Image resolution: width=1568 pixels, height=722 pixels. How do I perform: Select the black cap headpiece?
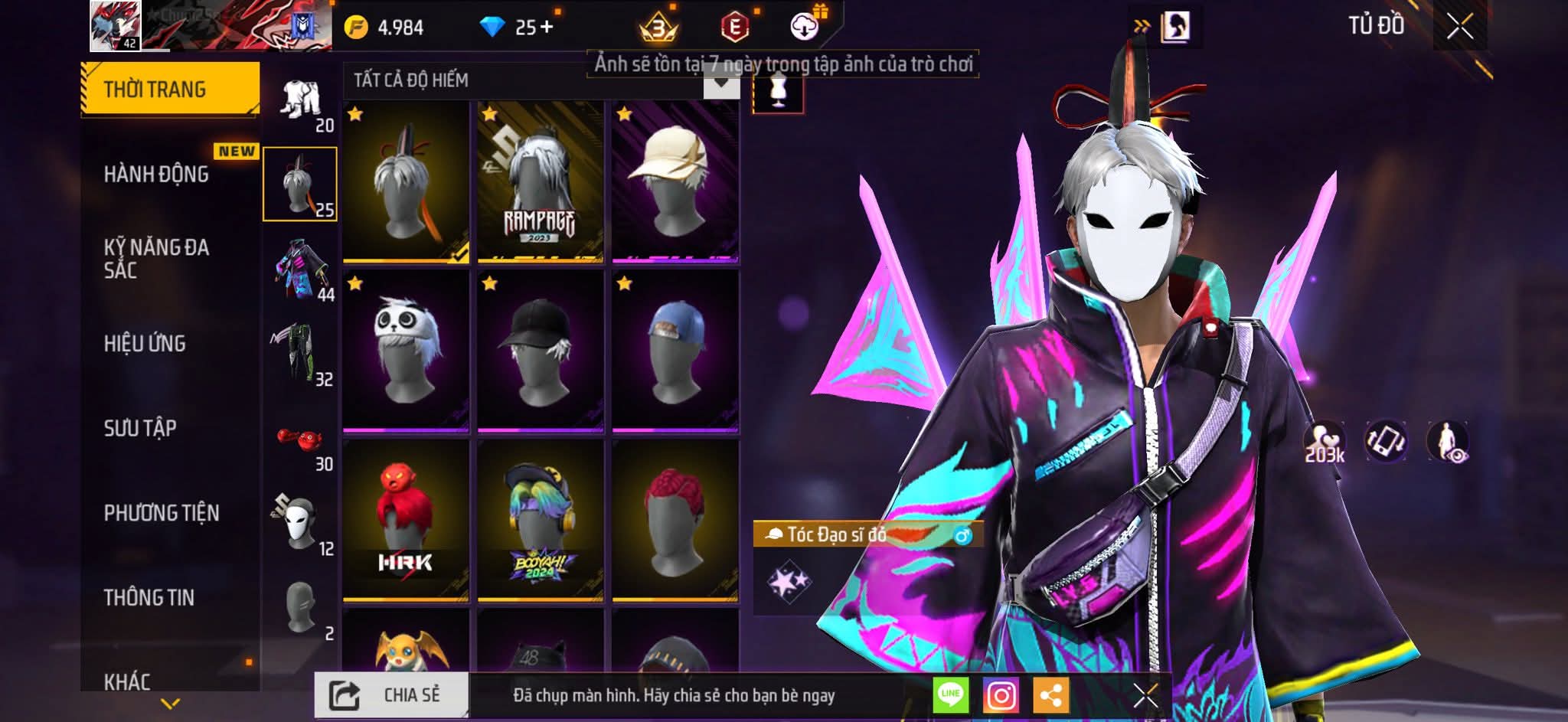540,350
